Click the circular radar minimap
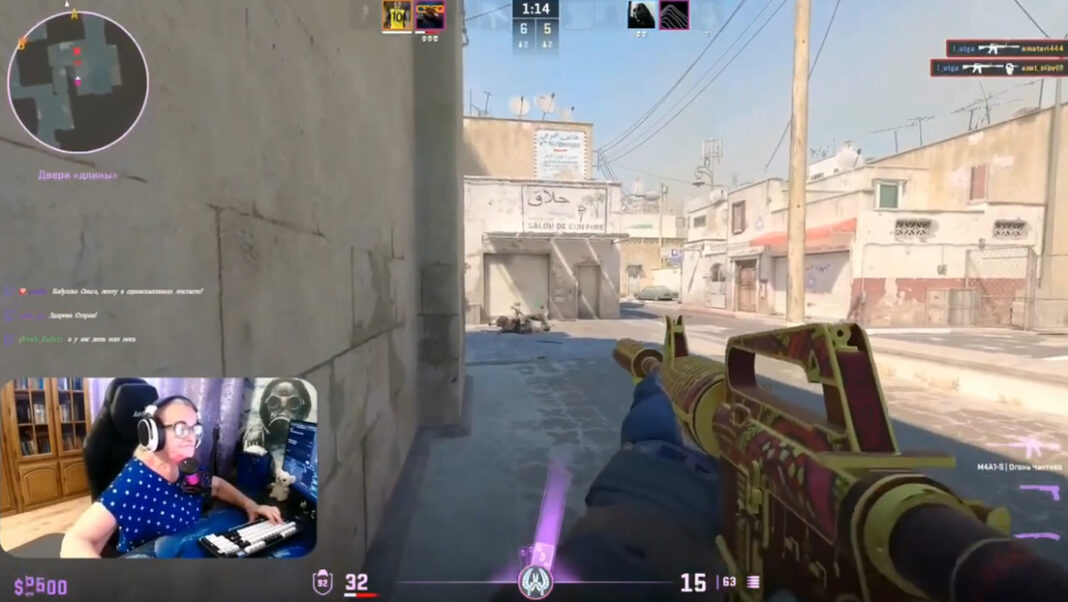 pyautogui.click(x=77, y=82)
